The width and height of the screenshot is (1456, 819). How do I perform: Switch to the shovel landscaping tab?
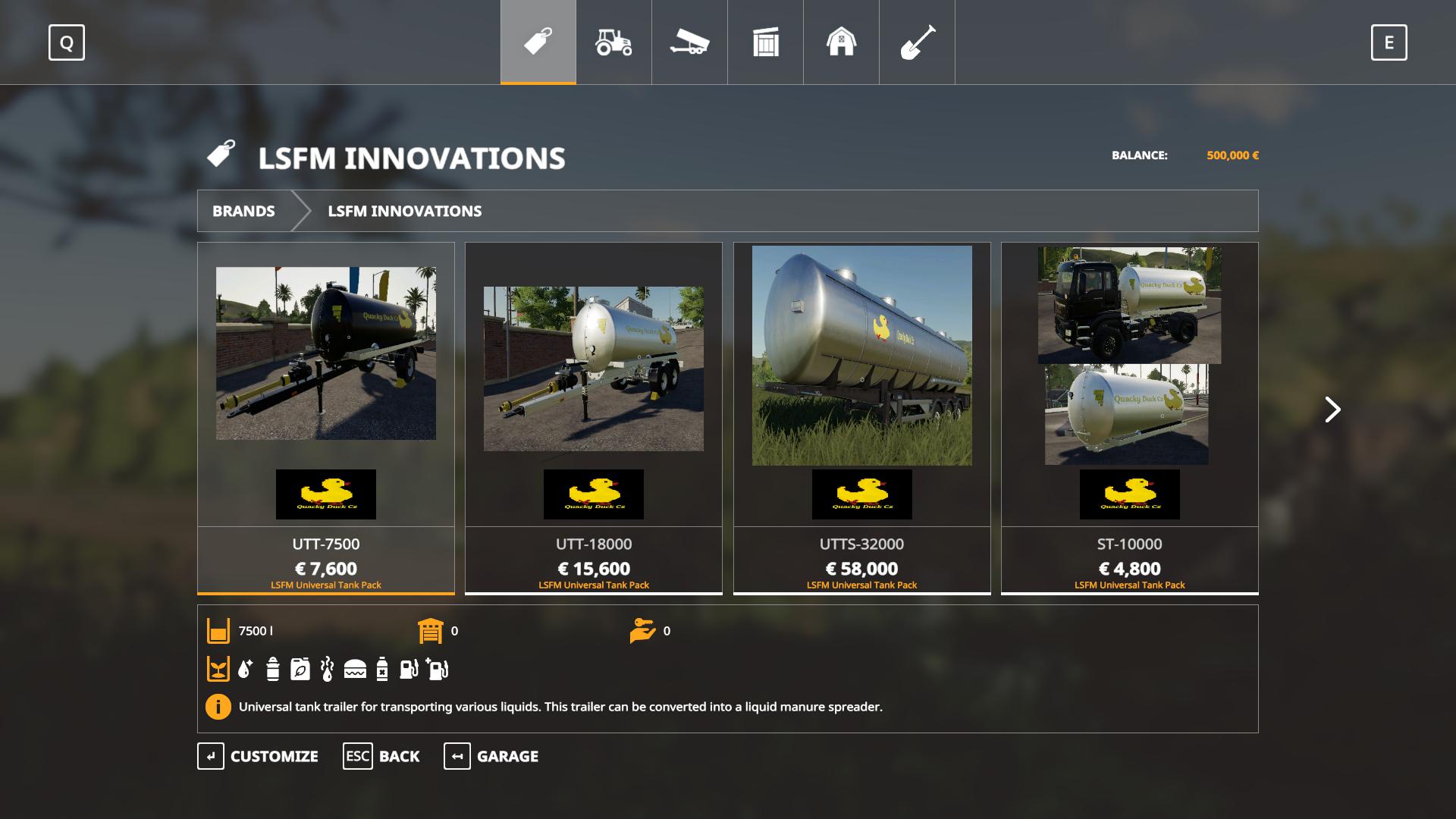(x=917, y=42)
